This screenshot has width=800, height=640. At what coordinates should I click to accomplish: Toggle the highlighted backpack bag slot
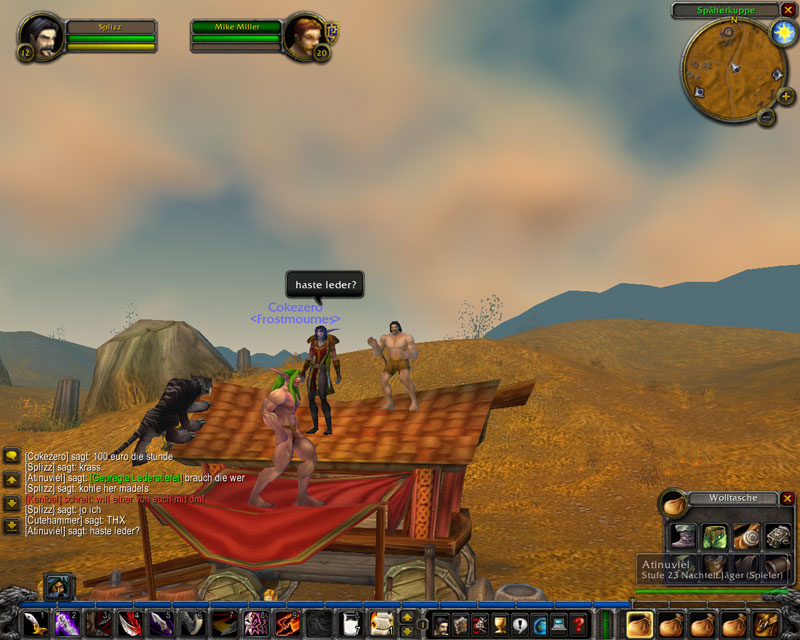641,624
